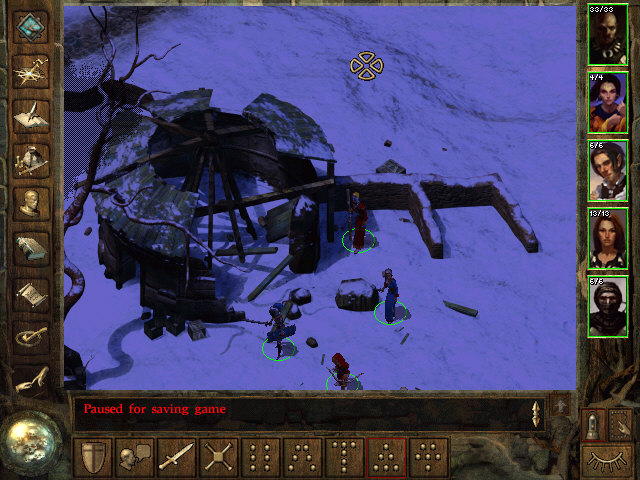Click the closed-eye rest button
Image resolution: width=640 pixels, height=480 pixels.
click(x=608, y=460)
